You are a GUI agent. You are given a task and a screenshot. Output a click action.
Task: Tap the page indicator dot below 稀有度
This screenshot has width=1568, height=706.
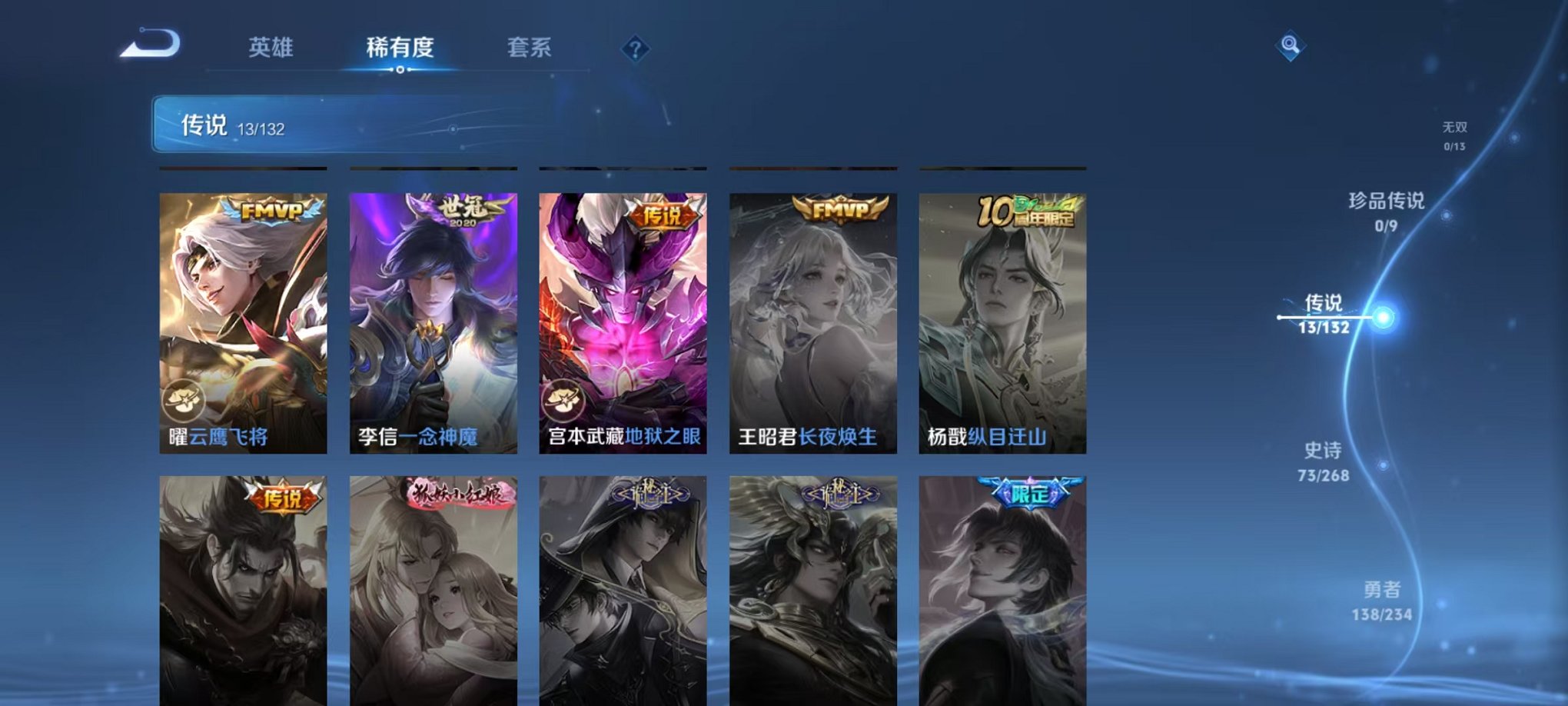[x=399, y=71]
